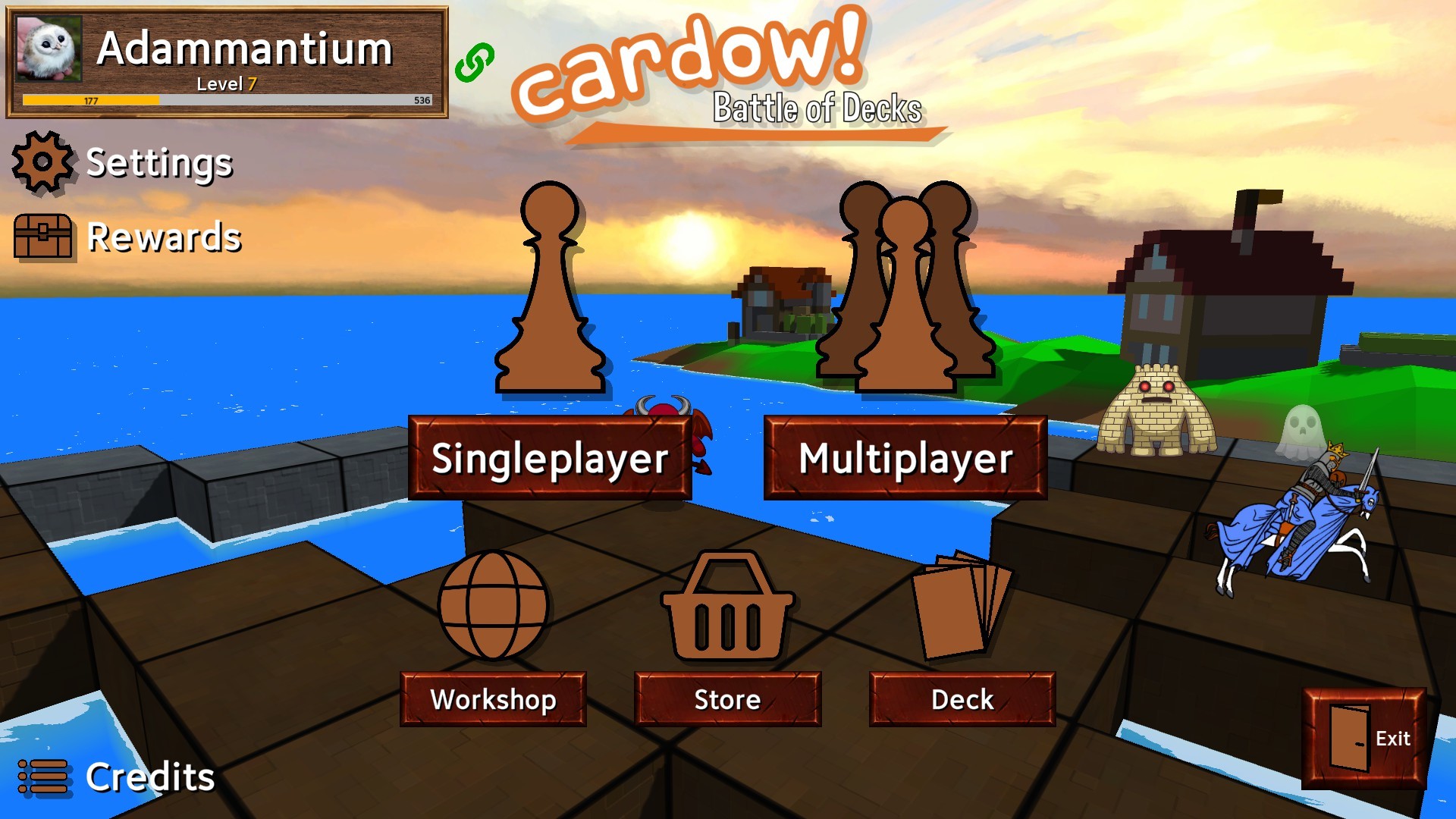The height and width of the screenshot is (819, 1456).
Task: Click the player name Adammantium
Action: [x=244, y=50]
